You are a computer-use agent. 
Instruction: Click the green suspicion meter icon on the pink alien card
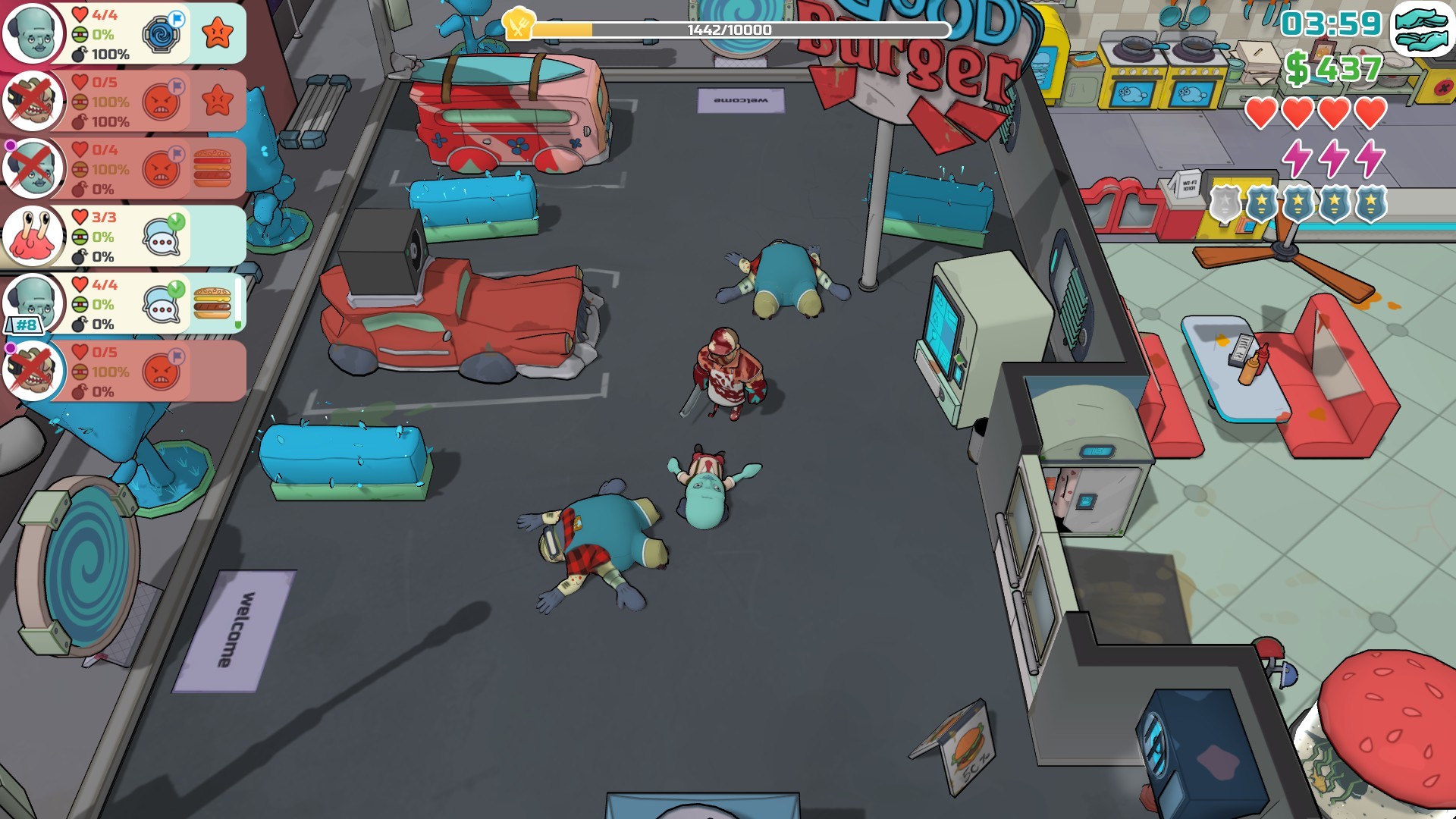pos(81,237)
